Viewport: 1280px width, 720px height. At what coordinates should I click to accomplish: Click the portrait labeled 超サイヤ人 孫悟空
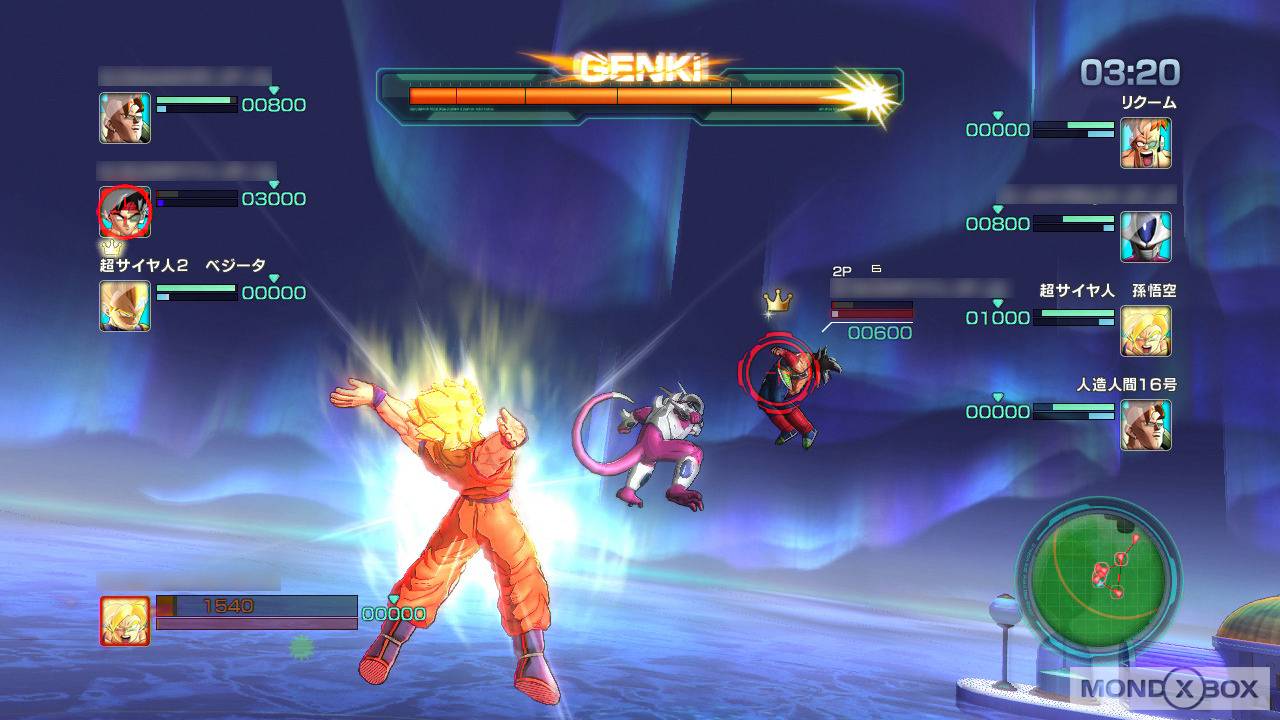pyautogui.click(x=1145, y=331)
